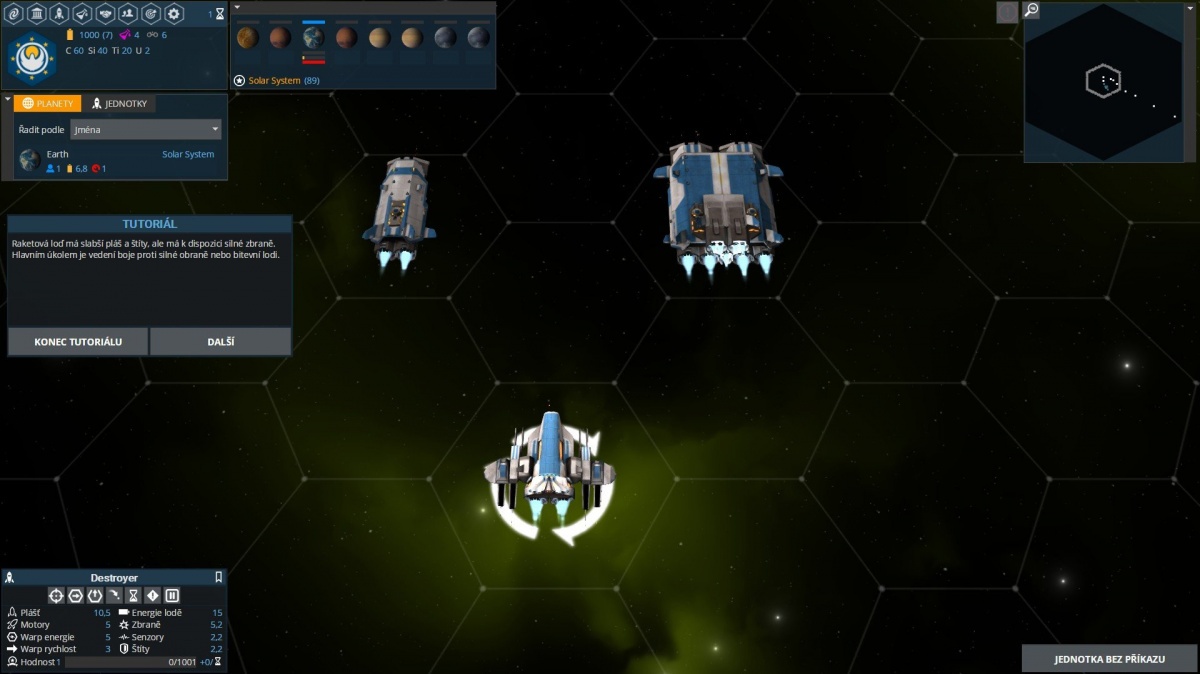This screenshot has width=1200, height=674.
Task: End turn with the hourglass icon
Action: coord(220,14)
